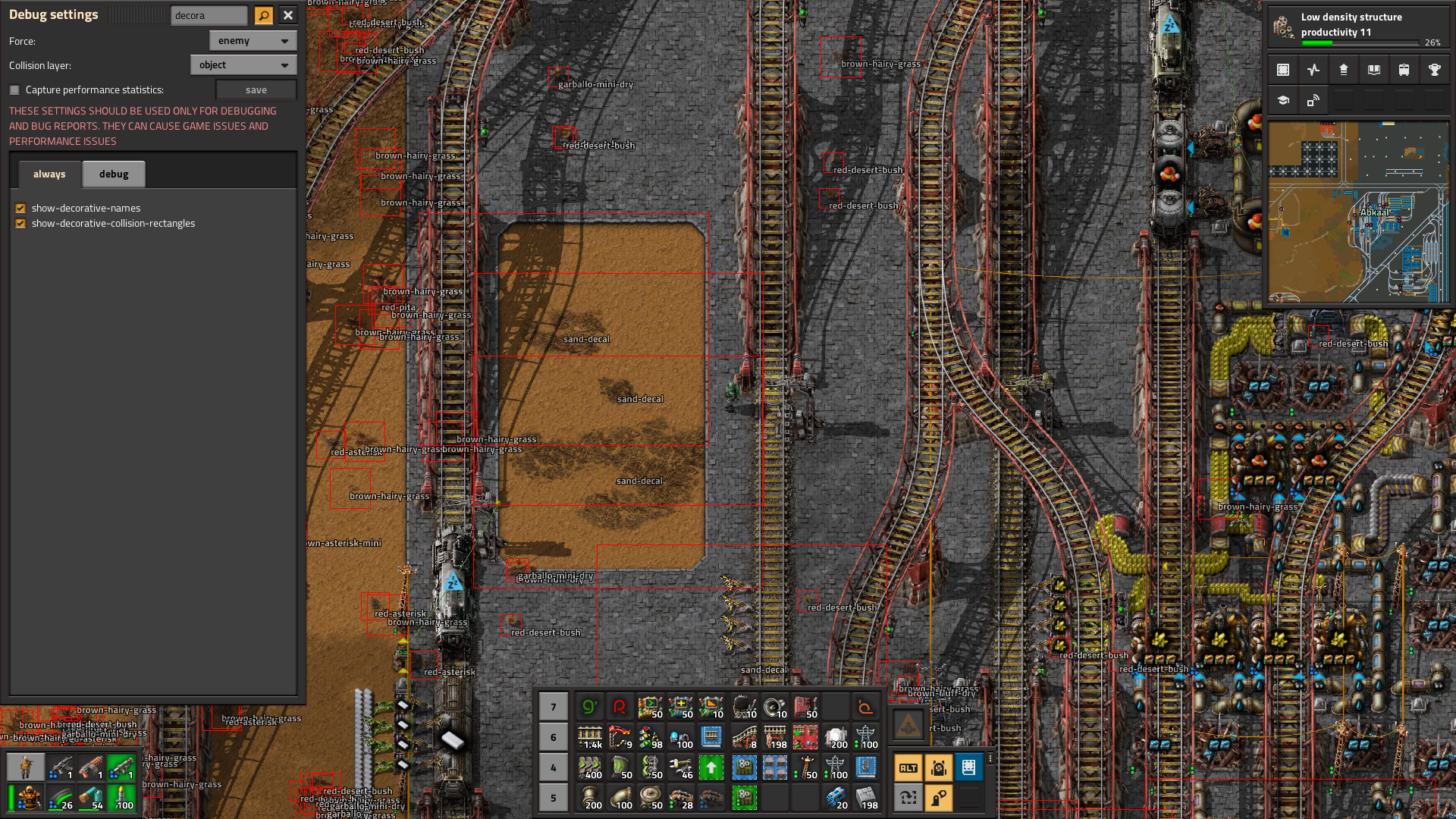Open the Collision layer dropdown
1456x819 pixels.
(x=243, y=65)
